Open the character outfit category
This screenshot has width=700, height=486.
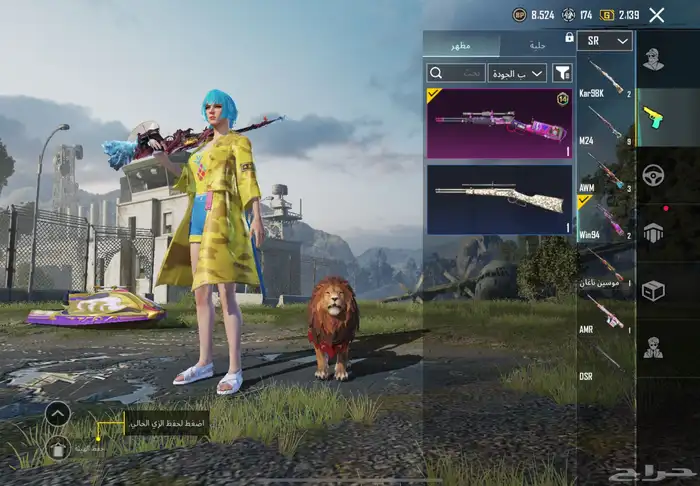pyautogui.click(x=654, y=60)
